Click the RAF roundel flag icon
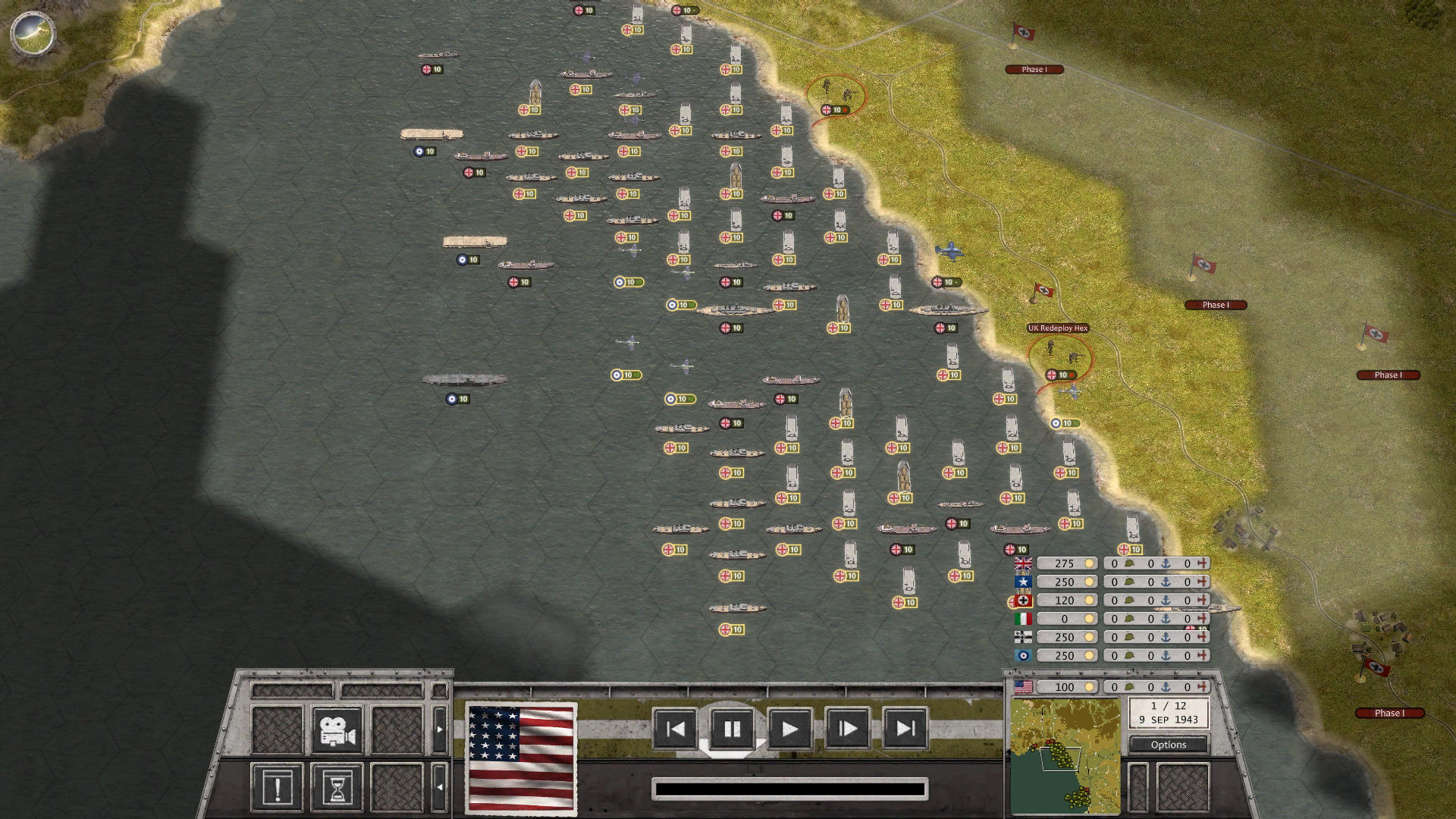 point(1022,656)
